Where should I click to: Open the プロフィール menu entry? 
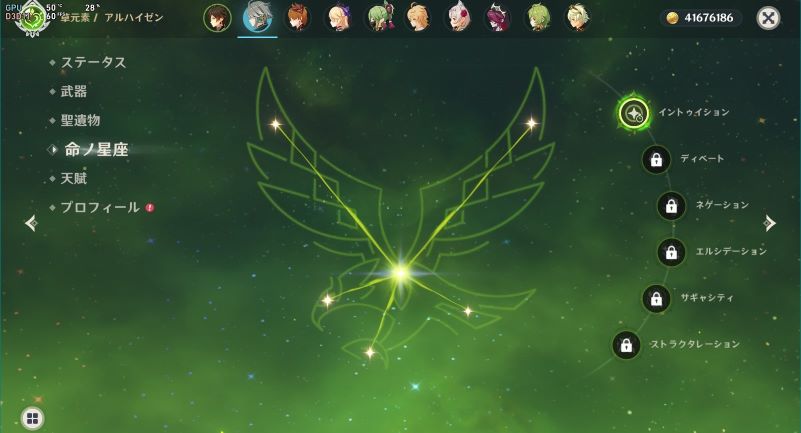(100, 207)
